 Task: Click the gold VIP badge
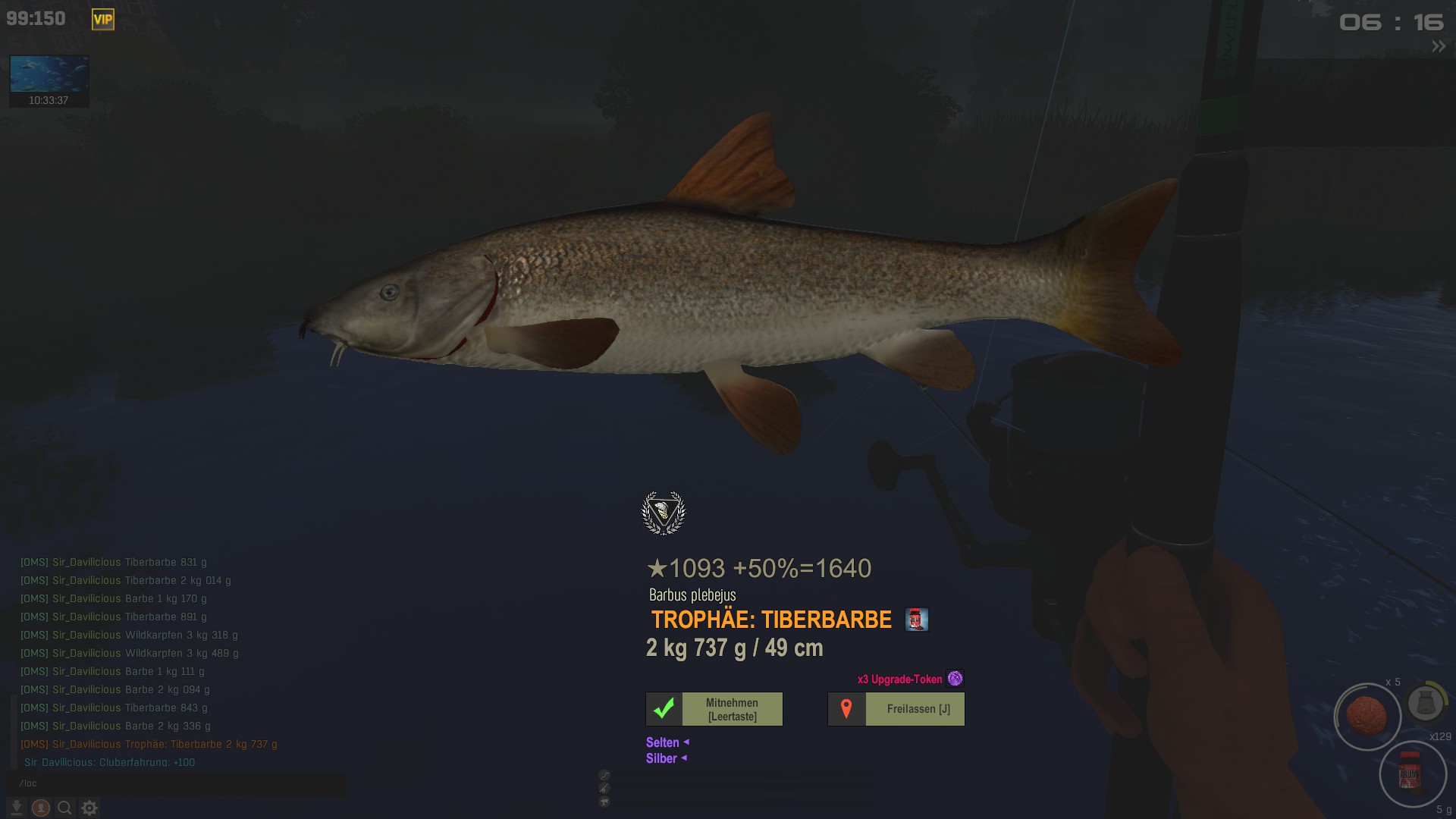[103, 20]
